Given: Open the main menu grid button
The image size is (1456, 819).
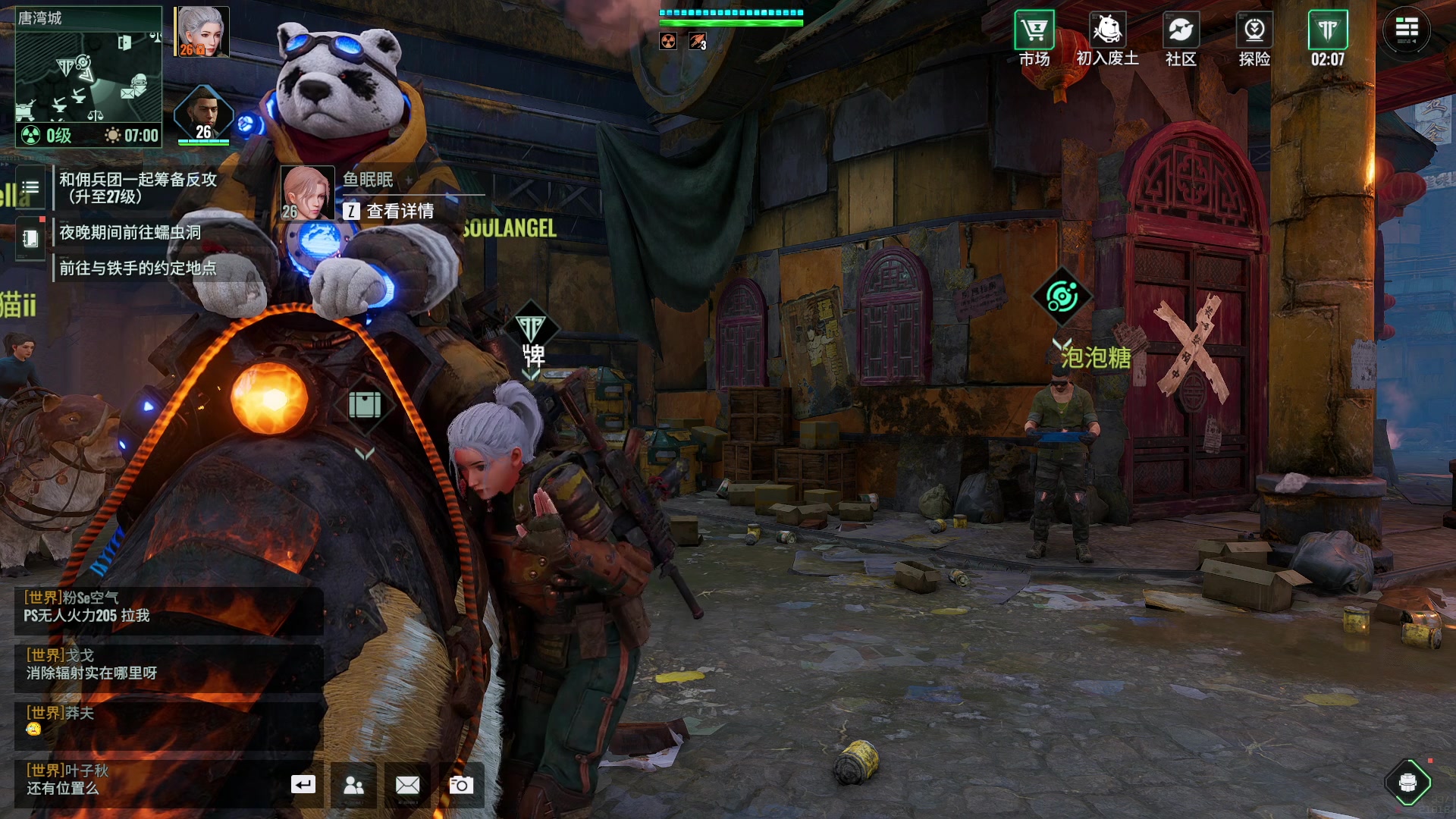Looking at the screenshot, I should tap(1407, 30).
